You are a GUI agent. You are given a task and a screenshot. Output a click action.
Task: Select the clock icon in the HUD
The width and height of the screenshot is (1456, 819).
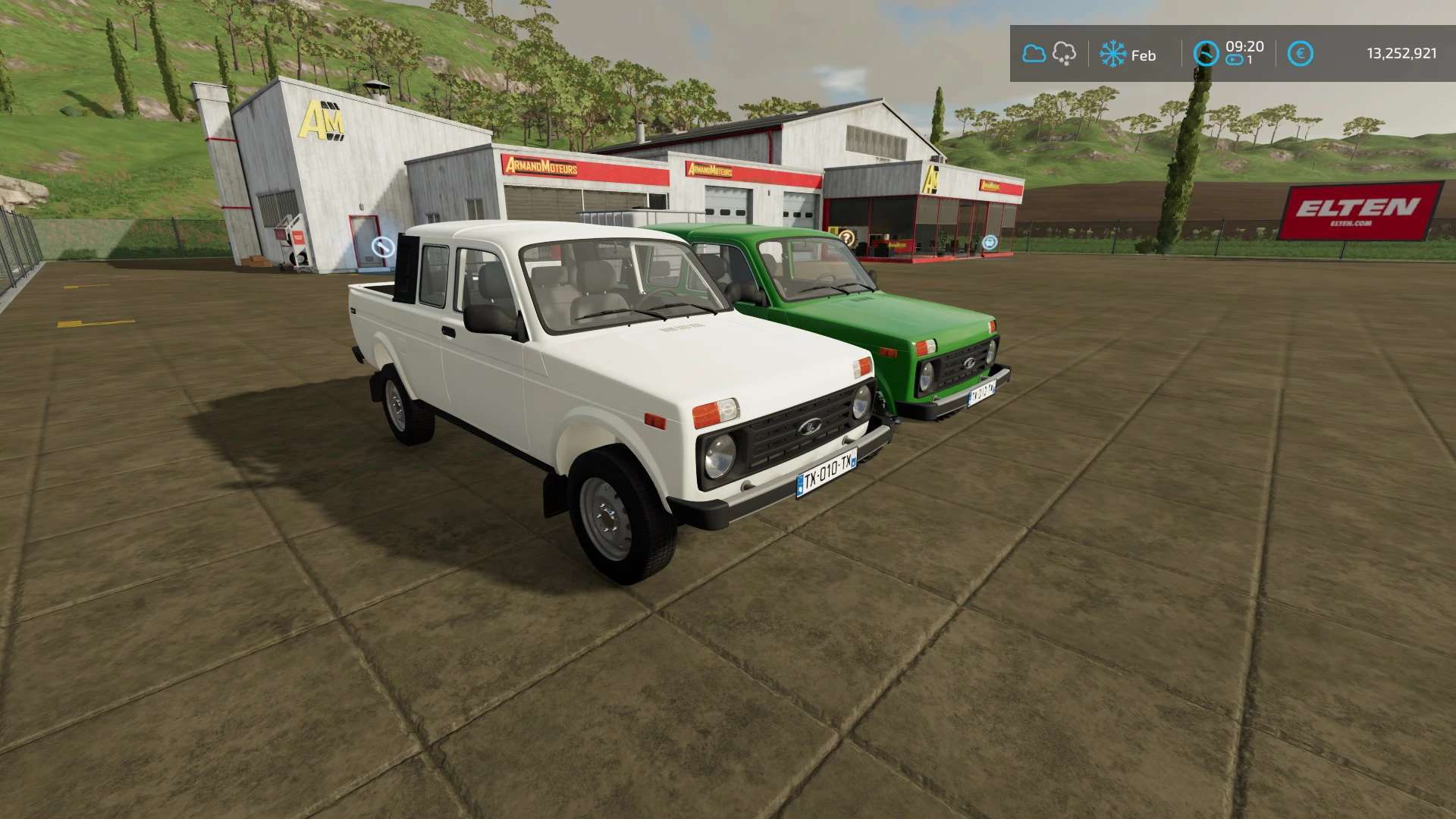click(x=1206, y=54)
